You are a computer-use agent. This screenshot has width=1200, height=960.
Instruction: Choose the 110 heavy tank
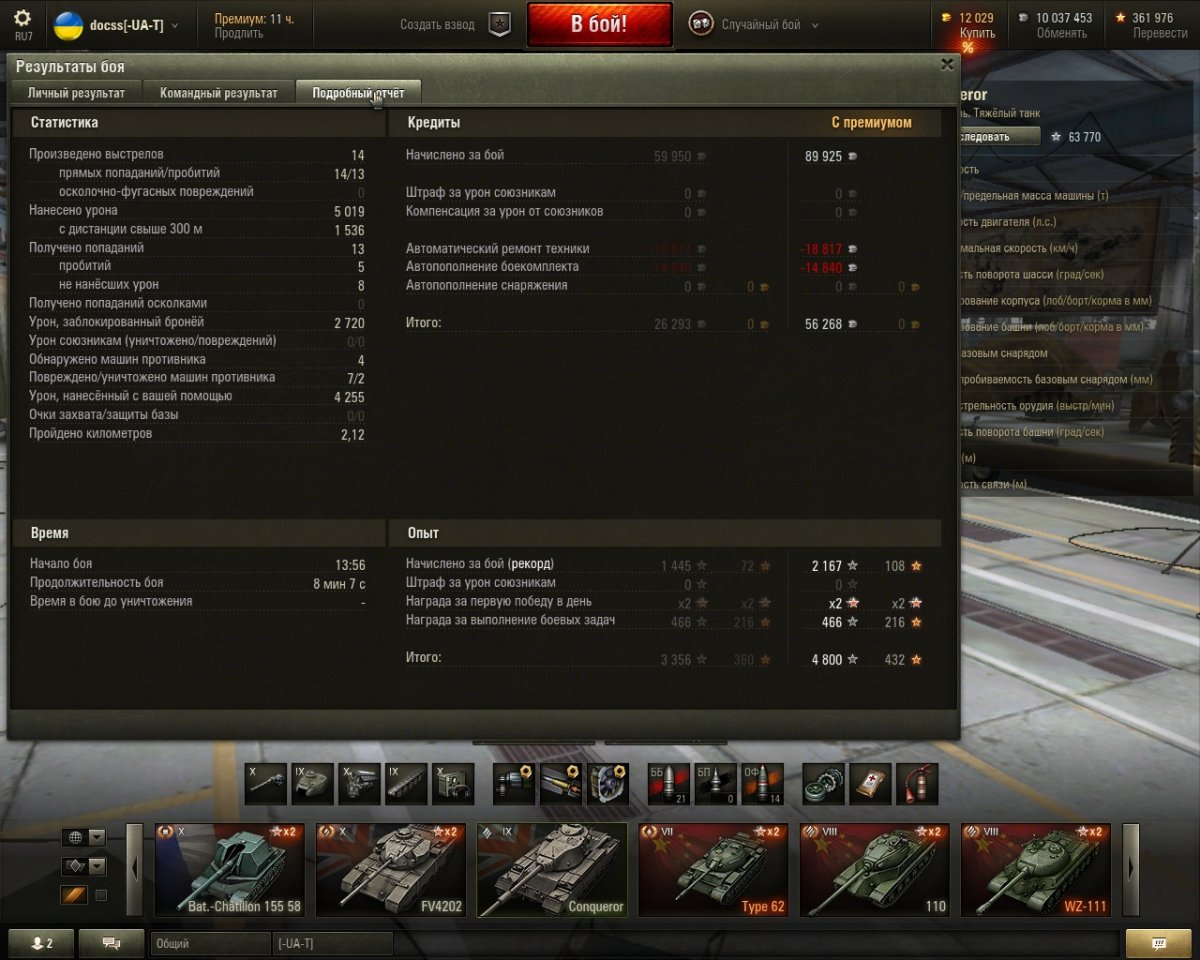[874, 869]
